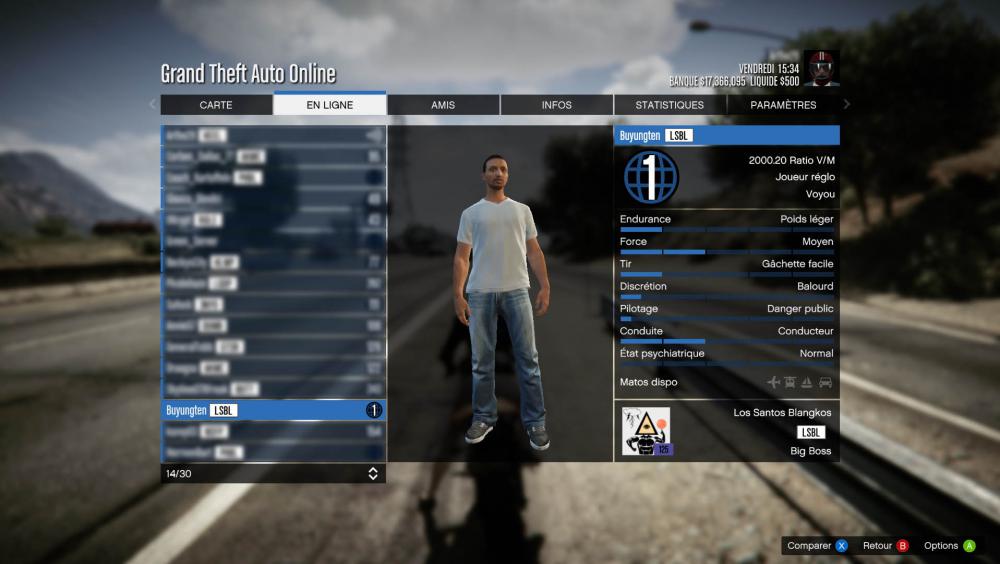The image size is (1000, 564).
Task: Open the Options prompt
Action: pos(949,546)
